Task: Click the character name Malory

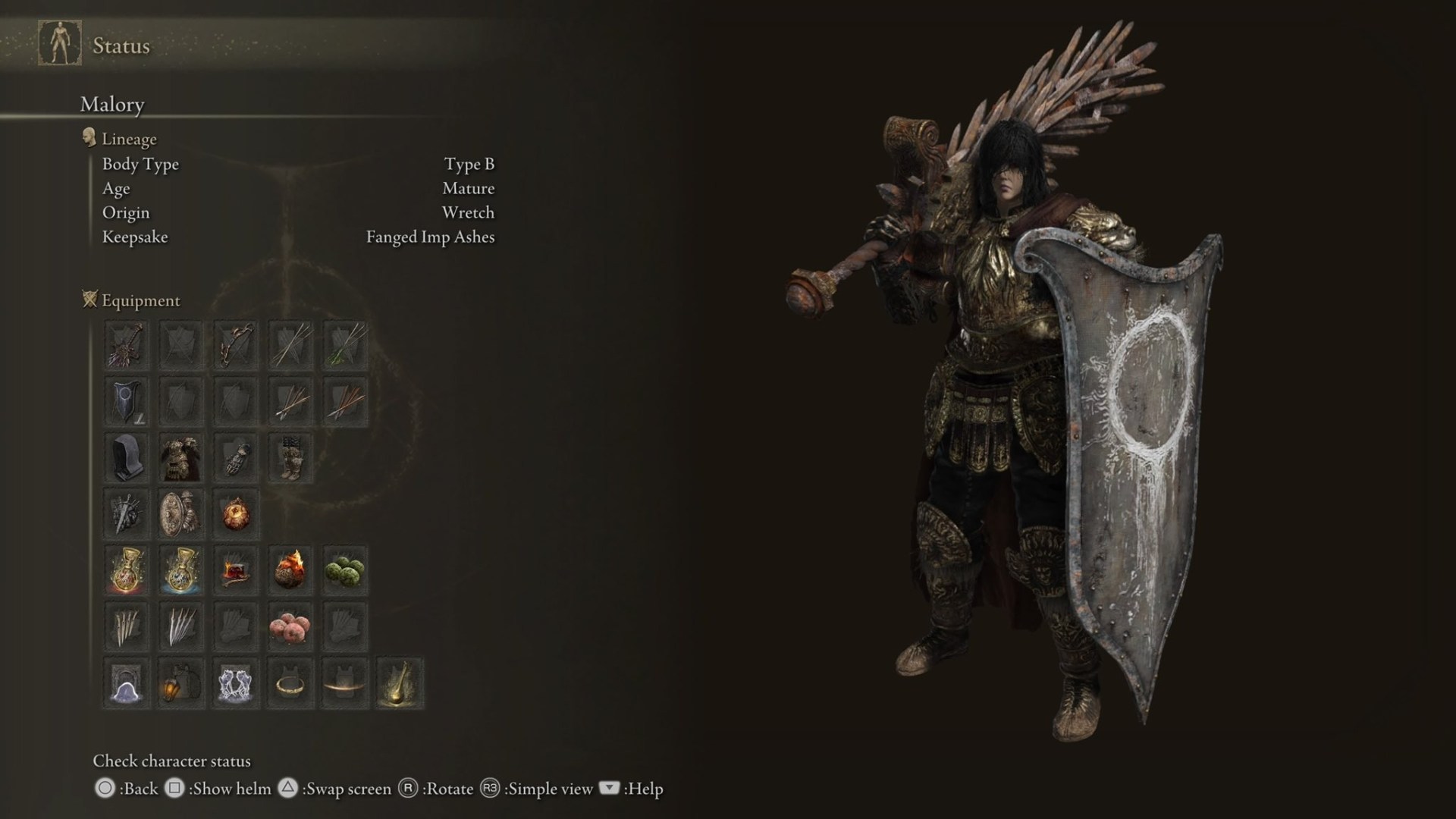Action: pyautogui.click(x=112, y=105)
